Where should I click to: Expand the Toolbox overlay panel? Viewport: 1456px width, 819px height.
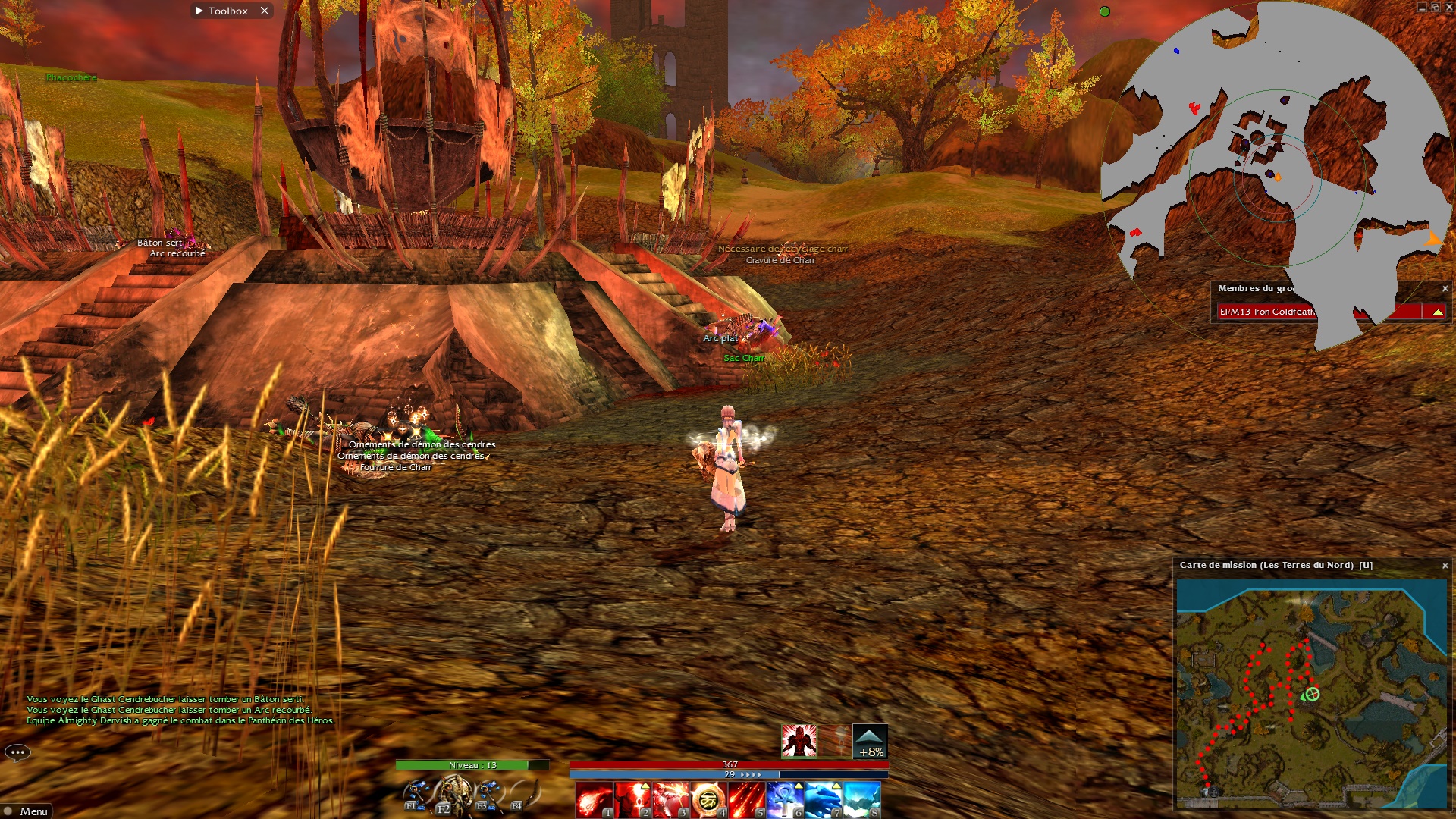coord(199,11)
